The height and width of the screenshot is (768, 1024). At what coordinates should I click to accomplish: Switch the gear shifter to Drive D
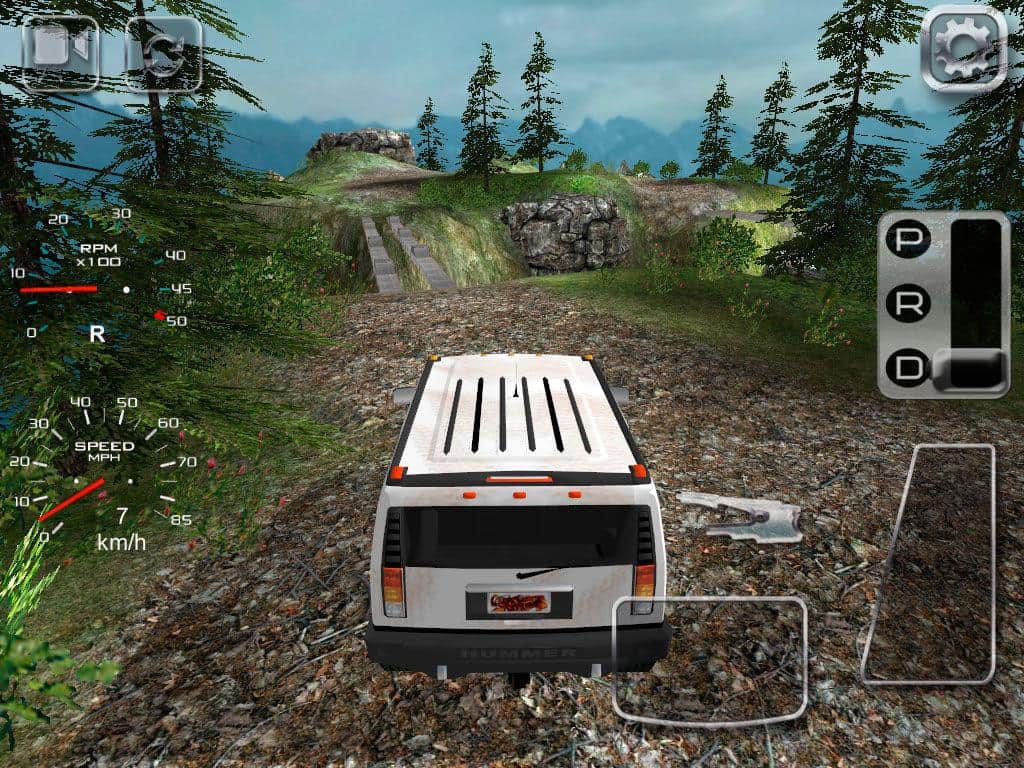click(x=910, y=368)
